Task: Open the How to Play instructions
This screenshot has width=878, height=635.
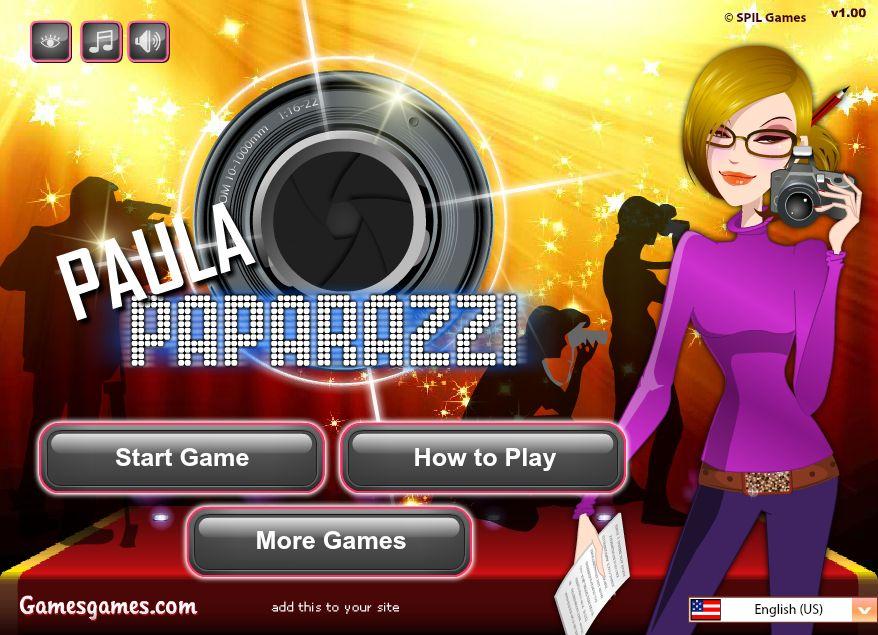Action: (x=484, y=458)
